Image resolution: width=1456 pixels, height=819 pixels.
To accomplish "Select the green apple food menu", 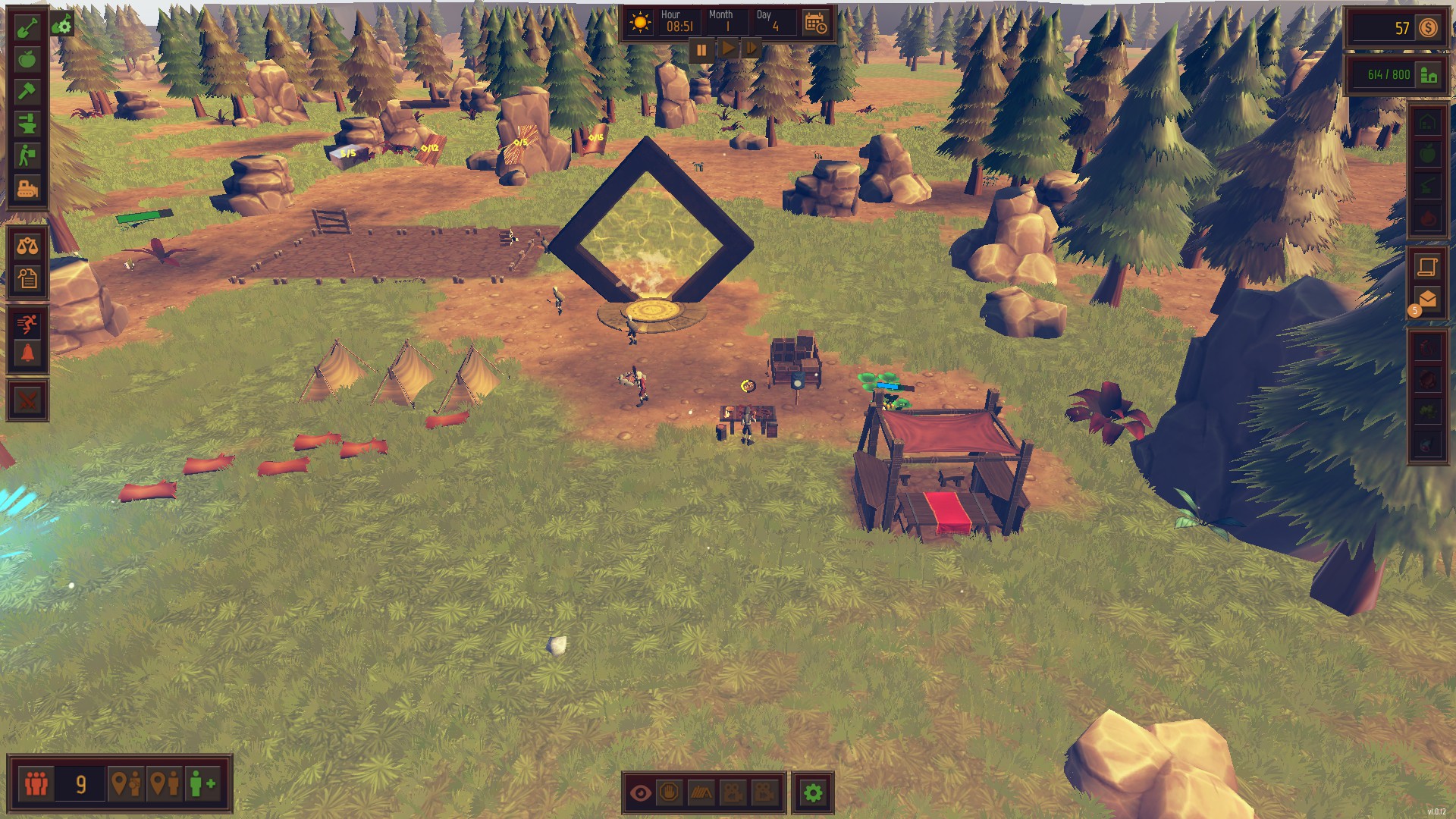I will [27, 60].
